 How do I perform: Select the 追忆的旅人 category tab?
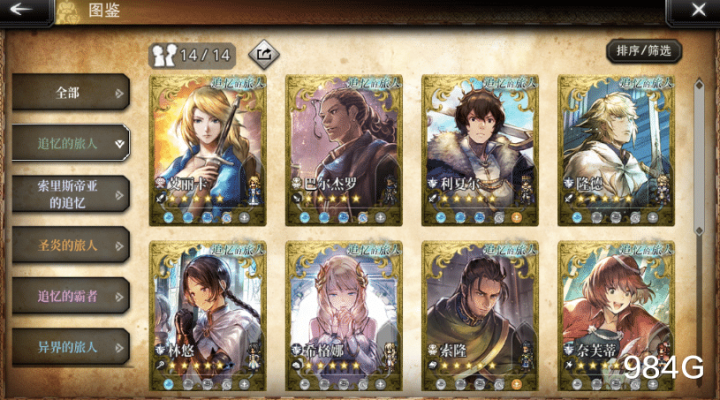70,143
